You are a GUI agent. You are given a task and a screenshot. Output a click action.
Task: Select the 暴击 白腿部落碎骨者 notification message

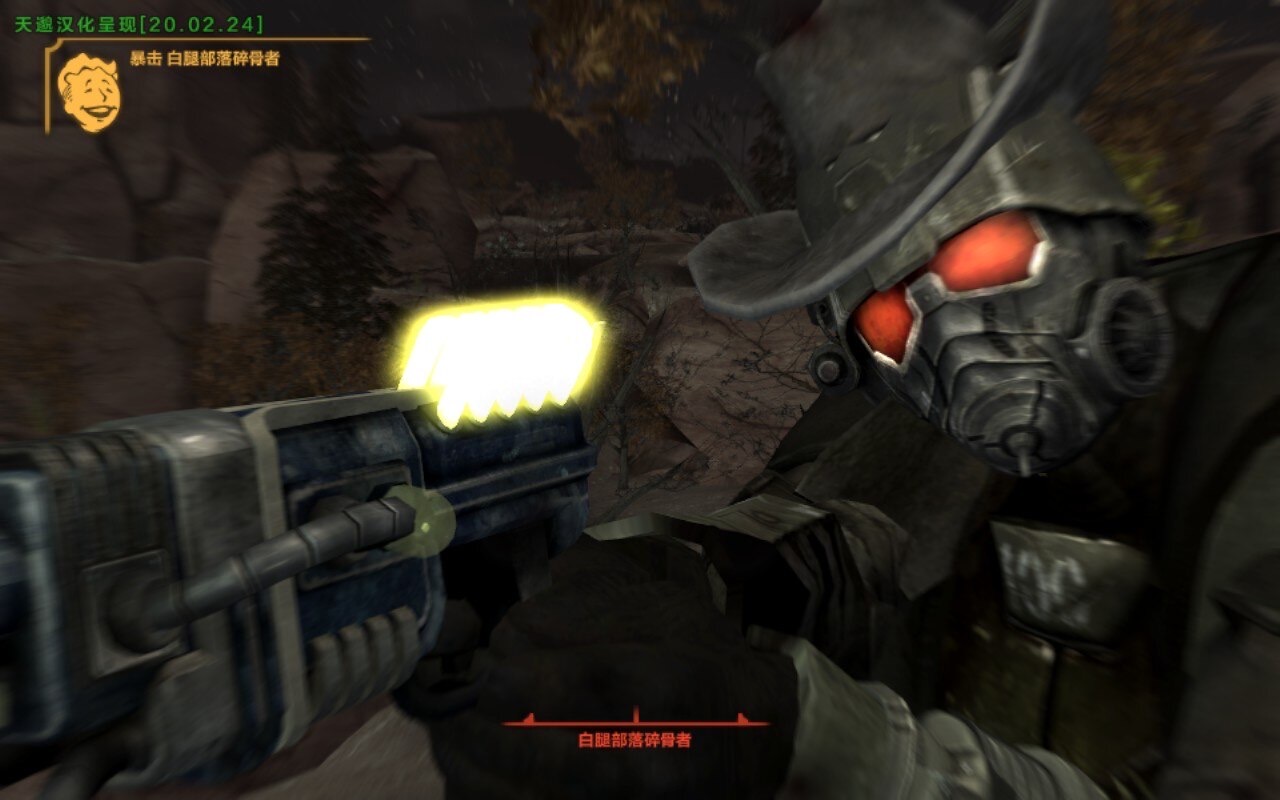[x=204, y=59]
